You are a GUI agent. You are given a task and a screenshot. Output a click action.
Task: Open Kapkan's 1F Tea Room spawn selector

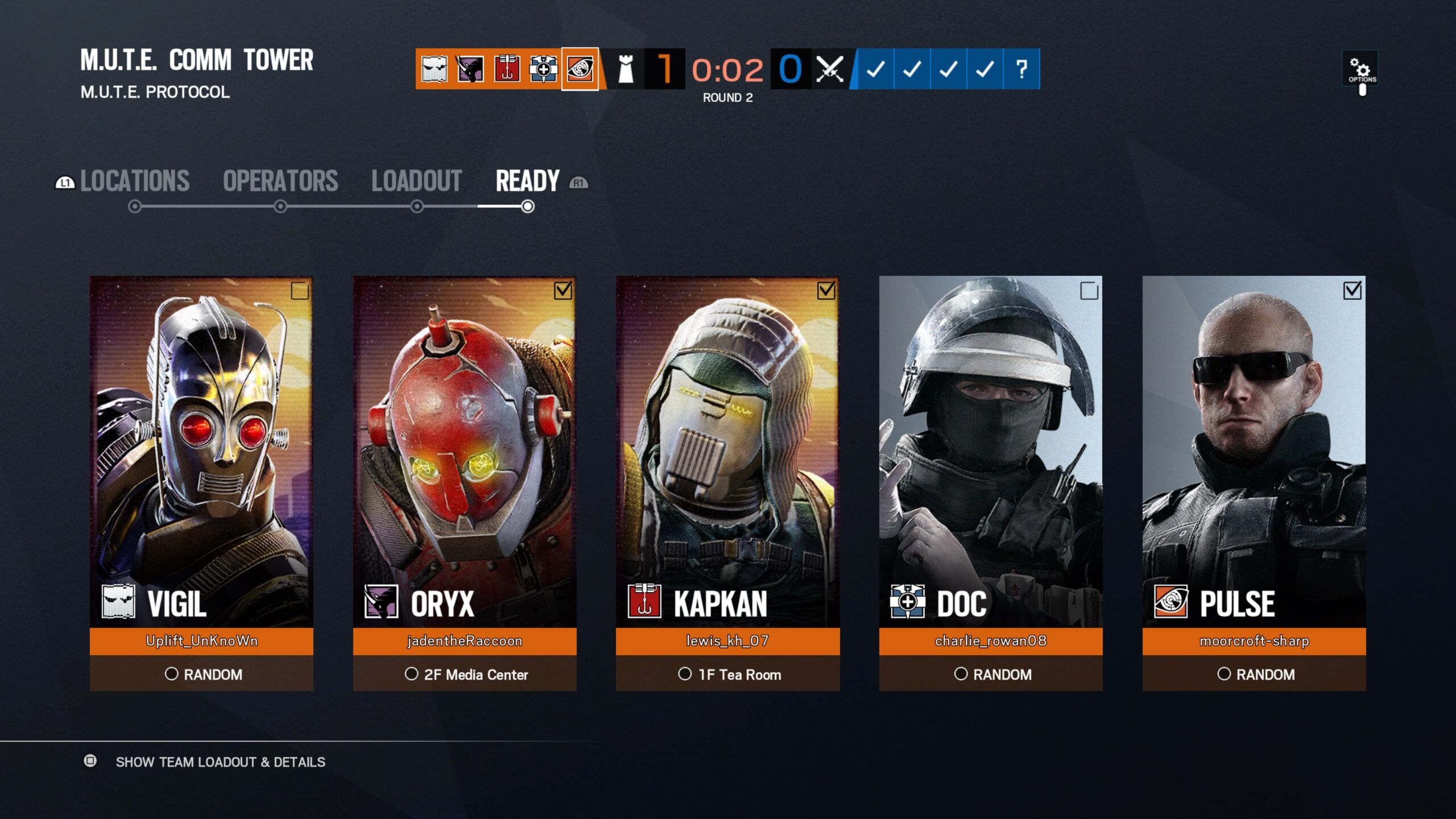(x=731, y=675)
